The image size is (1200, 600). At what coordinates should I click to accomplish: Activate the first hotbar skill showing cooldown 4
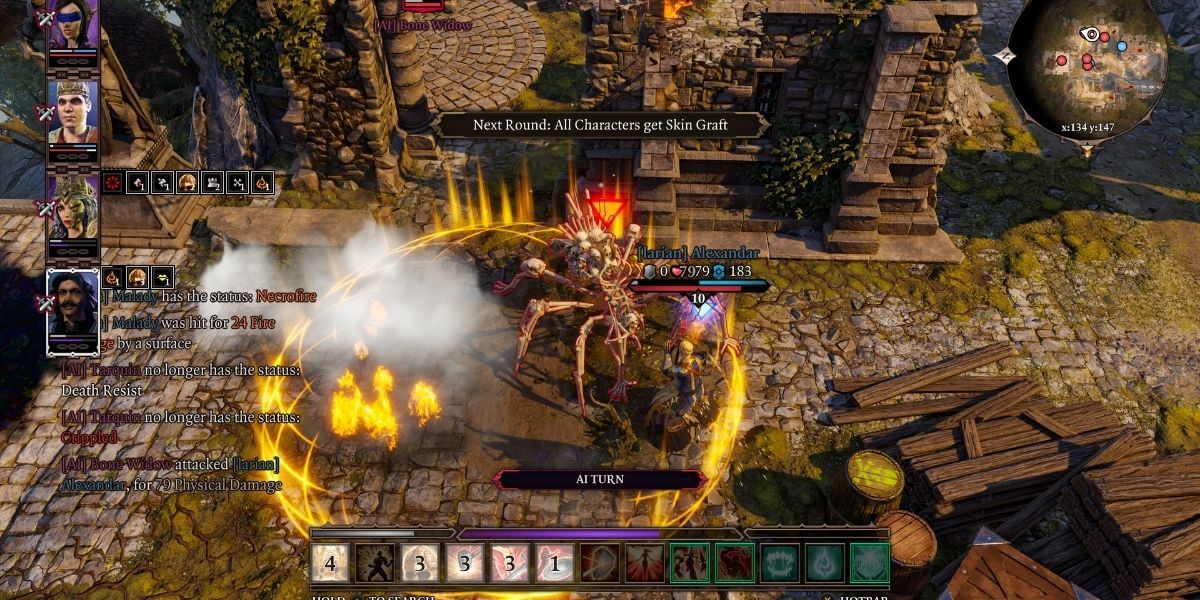(x=330, y=563)
